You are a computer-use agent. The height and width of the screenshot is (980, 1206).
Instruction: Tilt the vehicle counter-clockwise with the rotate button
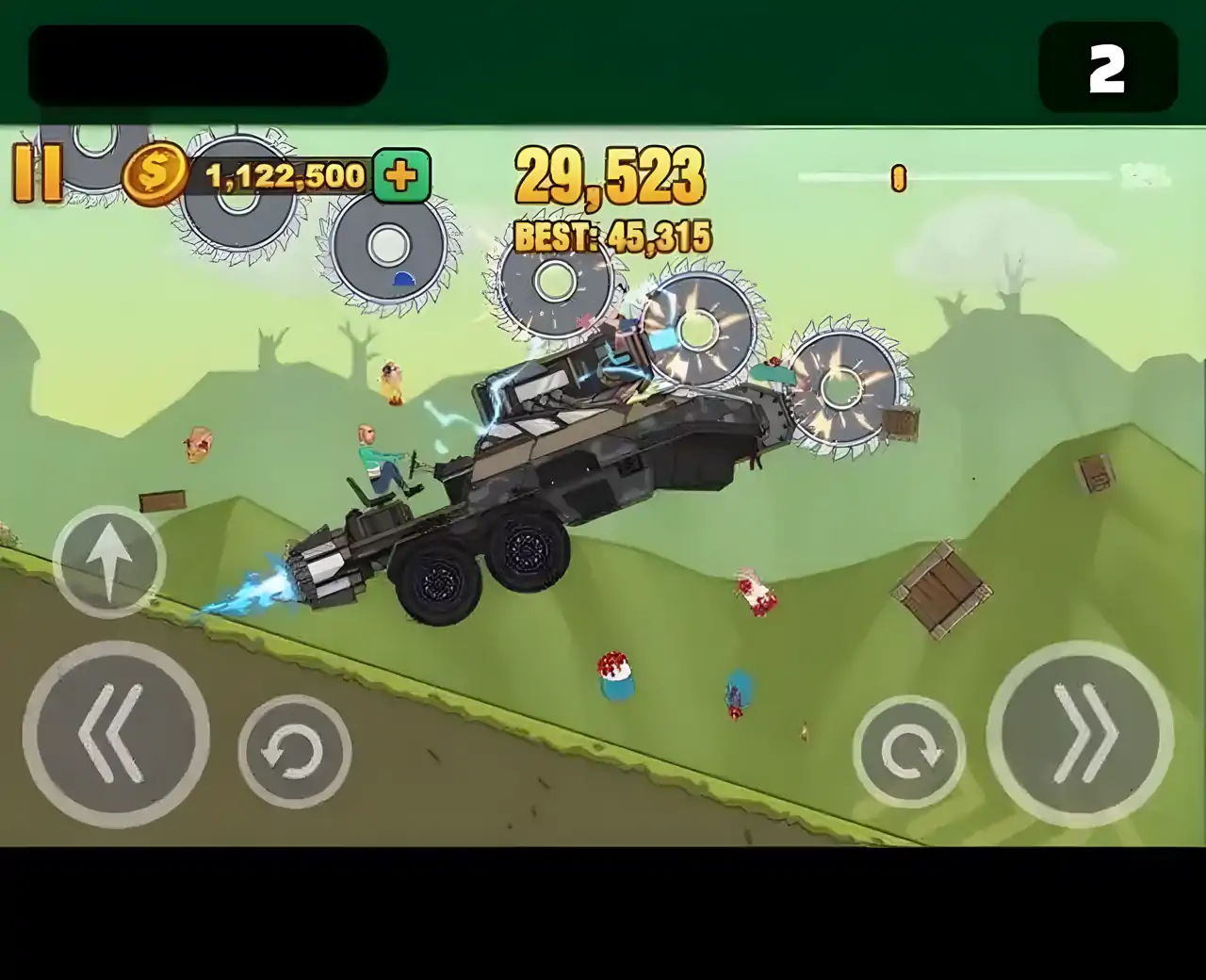[x=294, y=752]
